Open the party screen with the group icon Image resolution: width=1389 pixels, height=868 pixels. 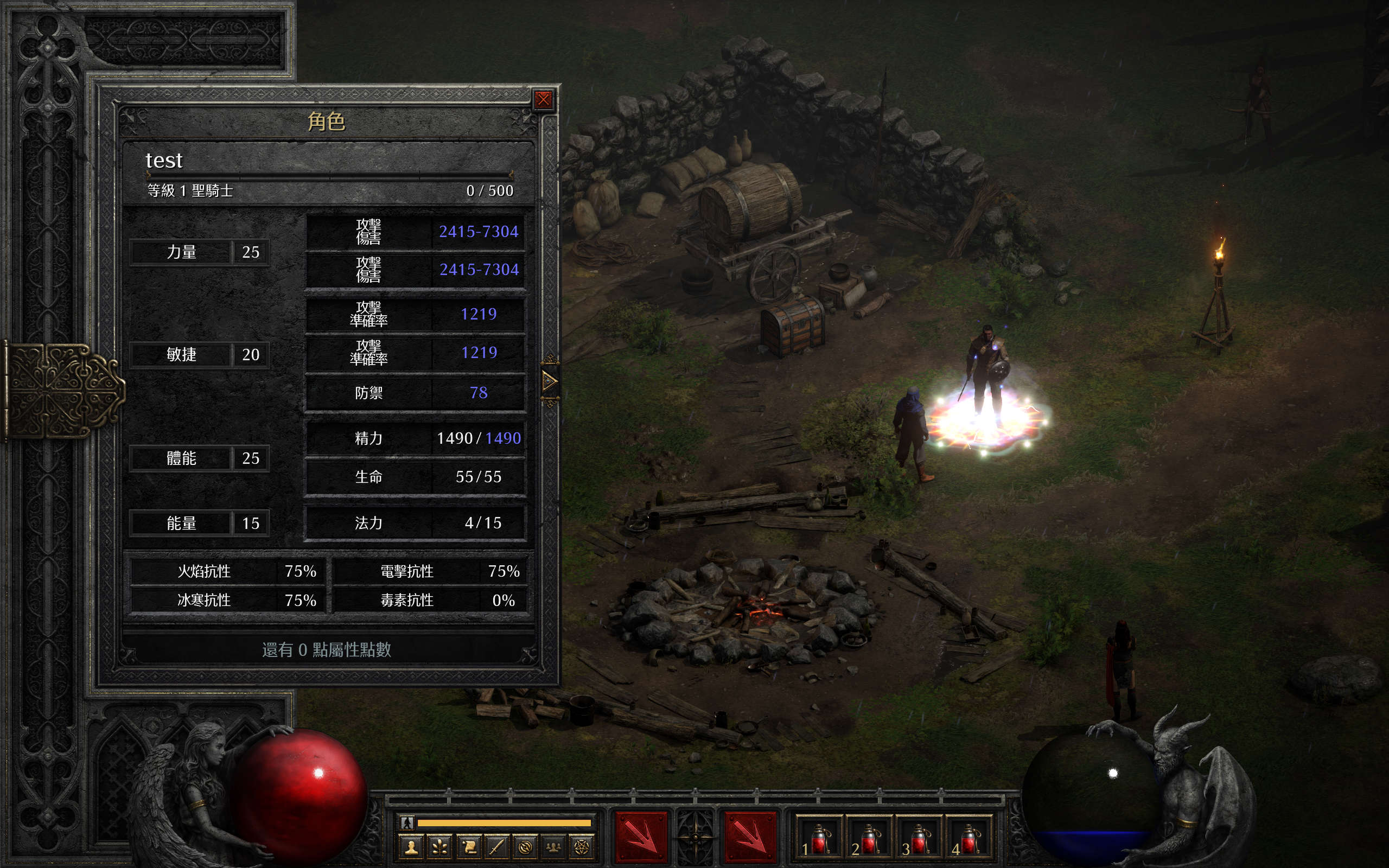coord(553,847)
